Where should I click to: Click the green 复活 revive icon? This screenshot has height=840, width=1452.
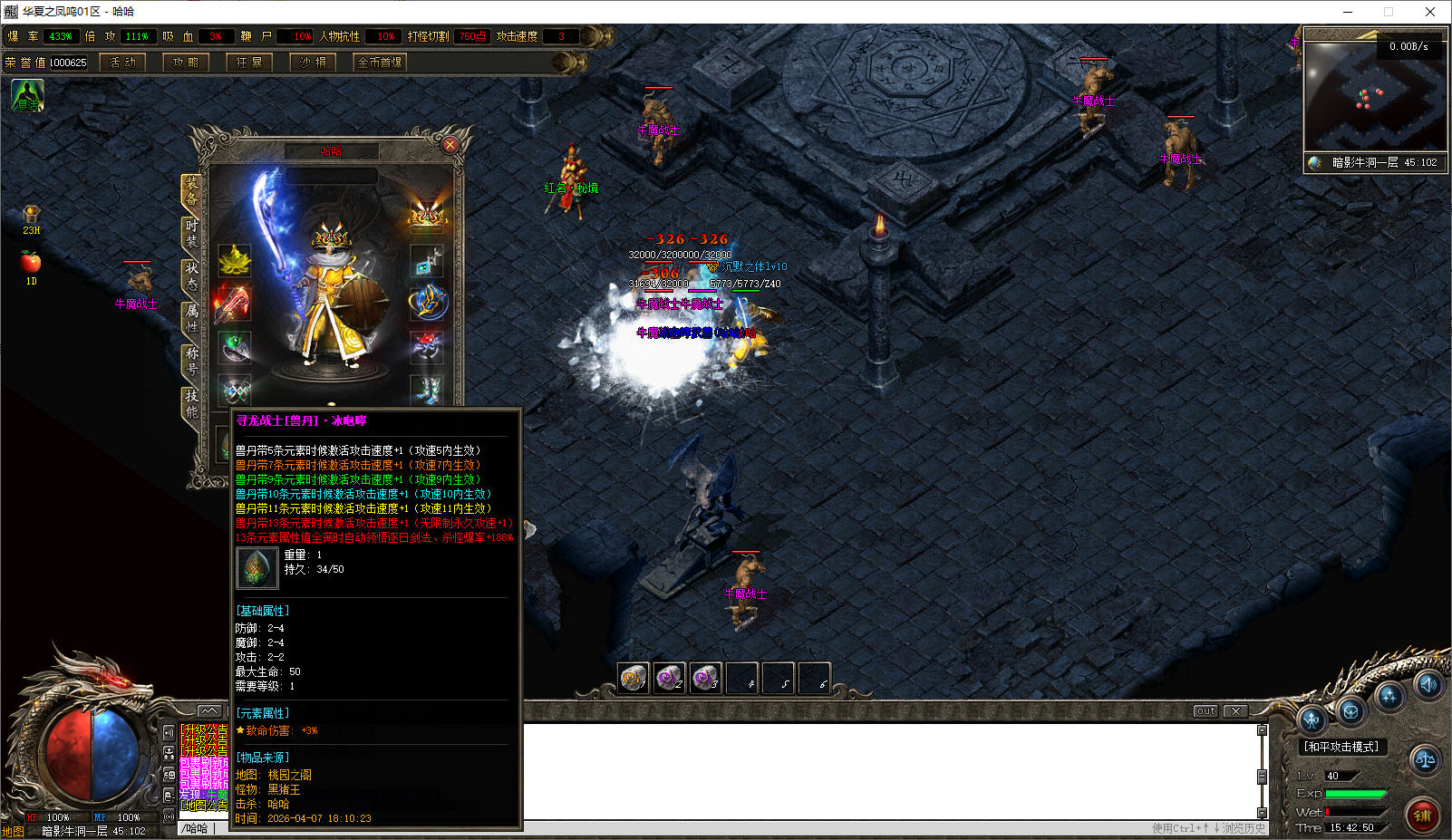click(x=27, y=95)
